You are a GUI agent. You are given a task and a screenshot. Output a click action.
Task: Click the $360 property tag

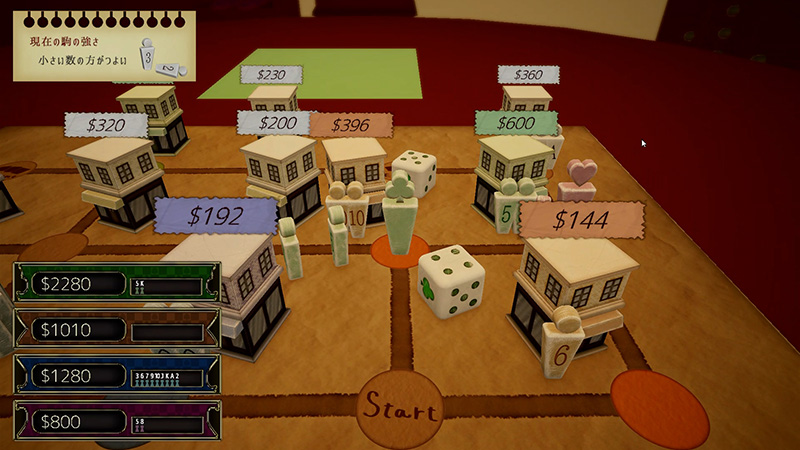(x=527, y=74)
